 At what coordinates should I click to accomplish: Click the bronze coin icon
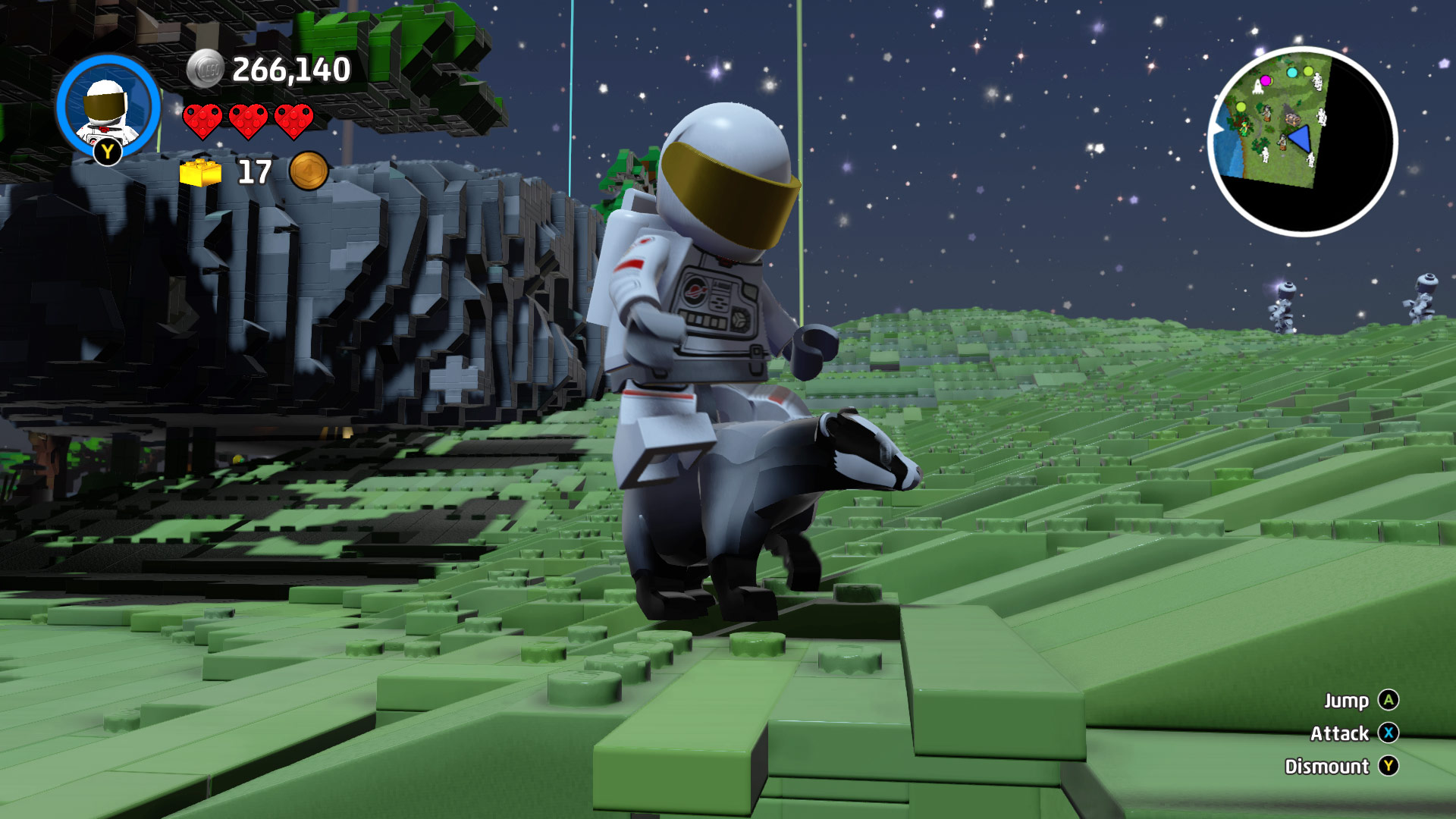point(309,171)
